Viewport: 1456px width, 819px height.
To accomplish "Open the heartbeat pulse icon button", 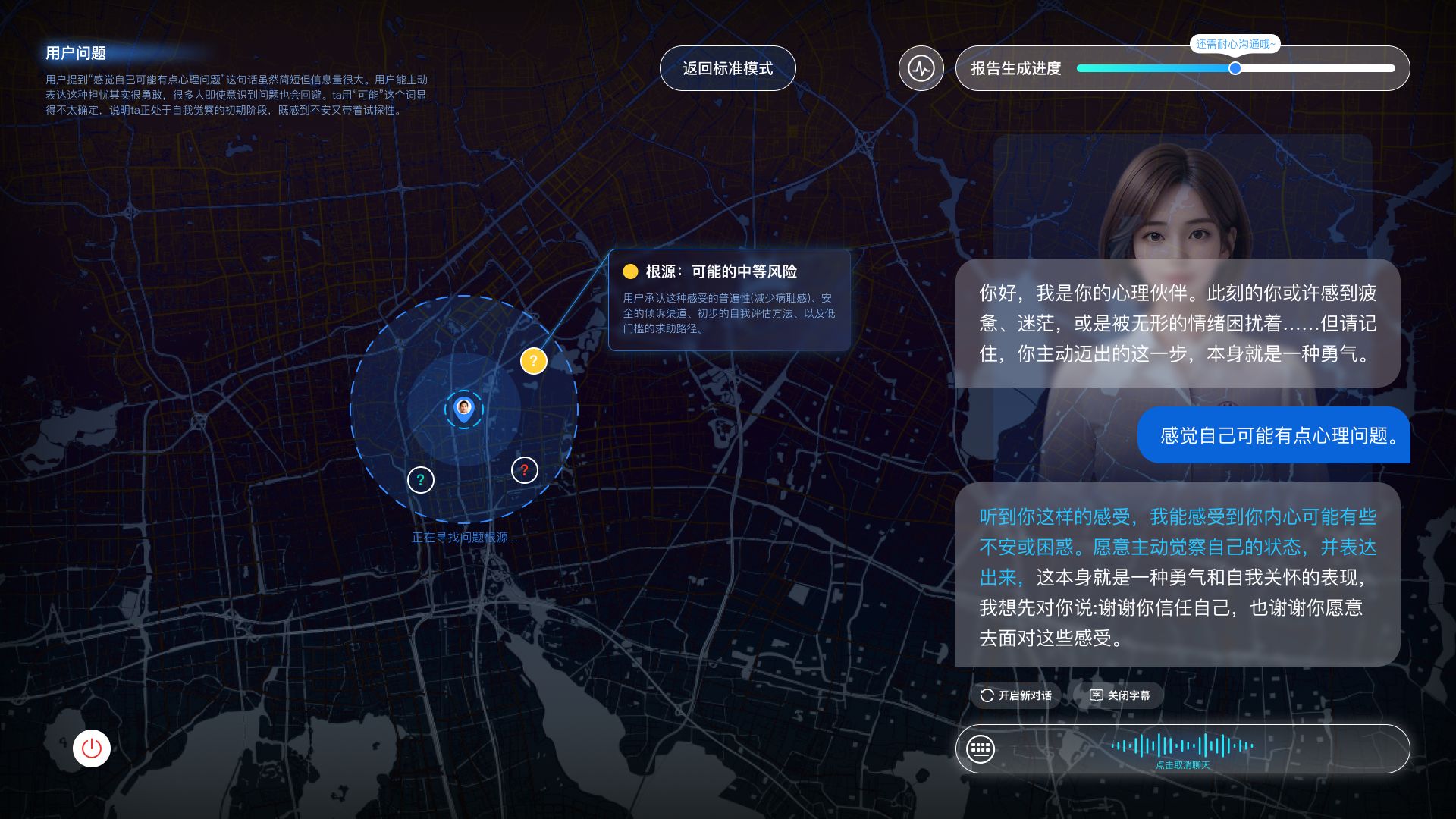I will pyautogui.click(x=921, y=68).
